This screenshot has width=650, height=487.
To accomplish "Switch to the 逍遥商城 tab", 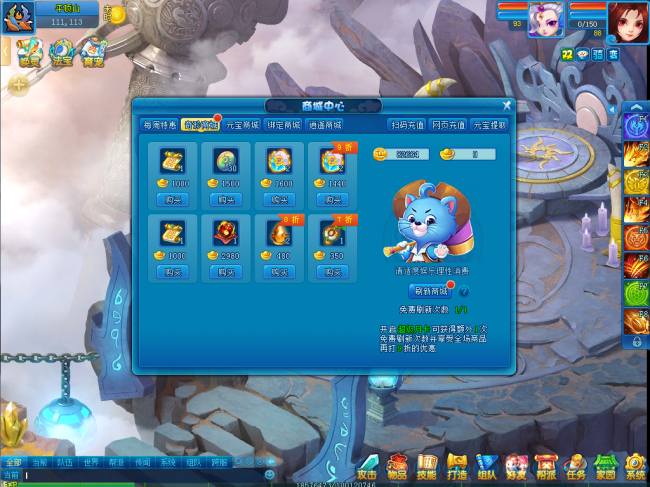I will pos(325,125).
